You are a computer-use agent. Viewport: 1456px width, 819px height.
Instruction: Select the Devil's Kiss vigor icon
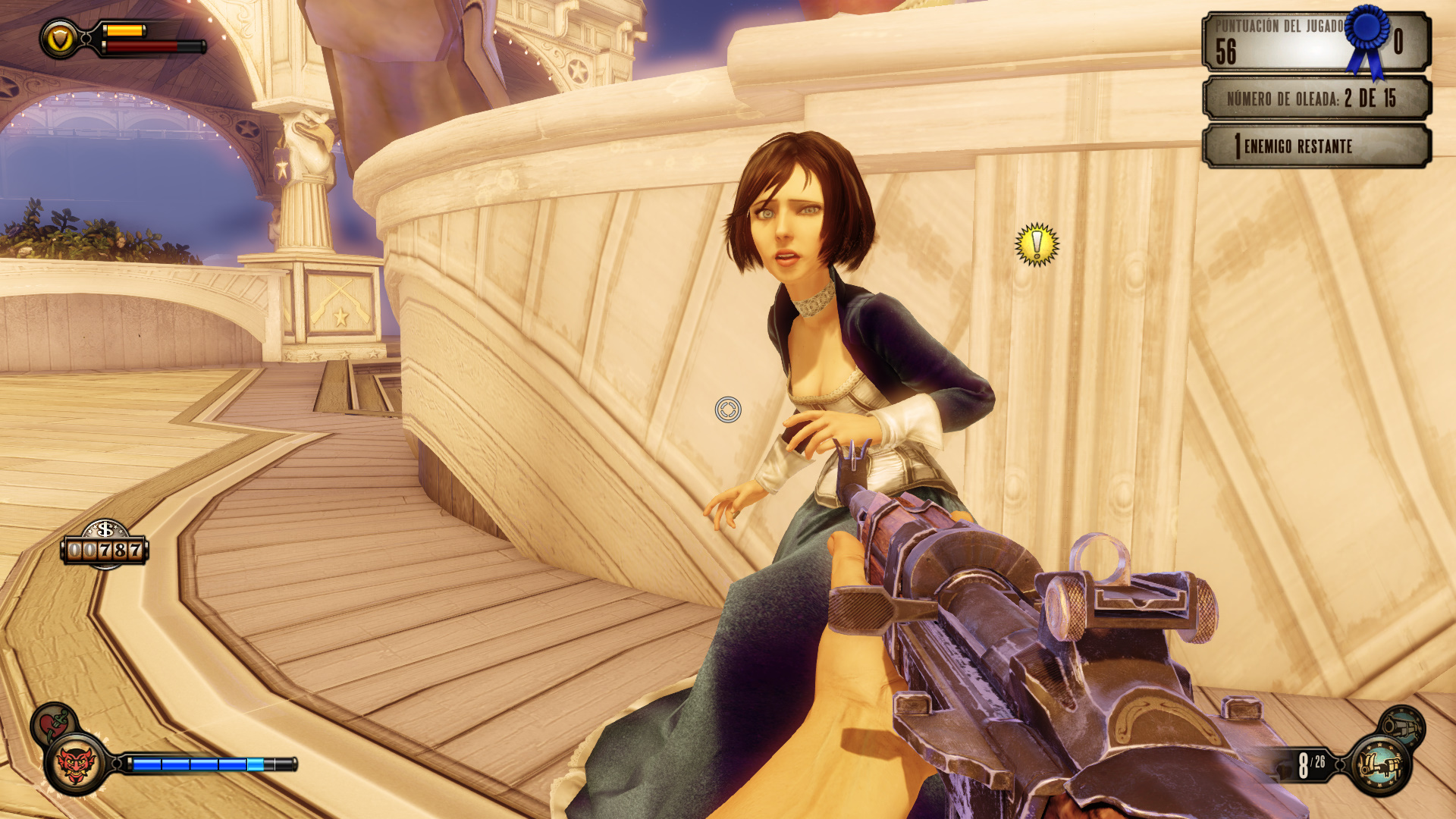(76, 764)
